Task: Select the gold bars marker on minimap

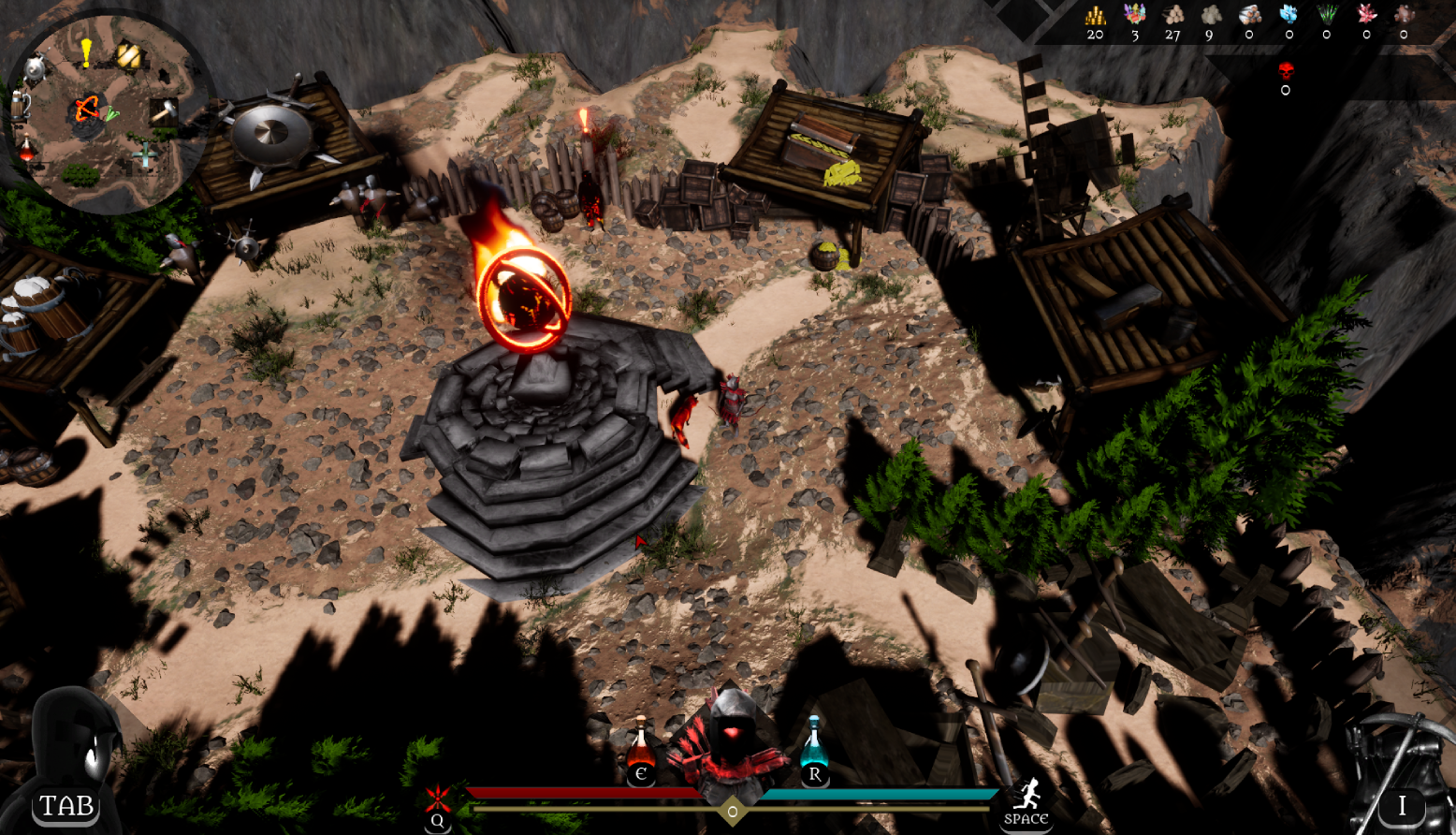Action: (128, 56)
